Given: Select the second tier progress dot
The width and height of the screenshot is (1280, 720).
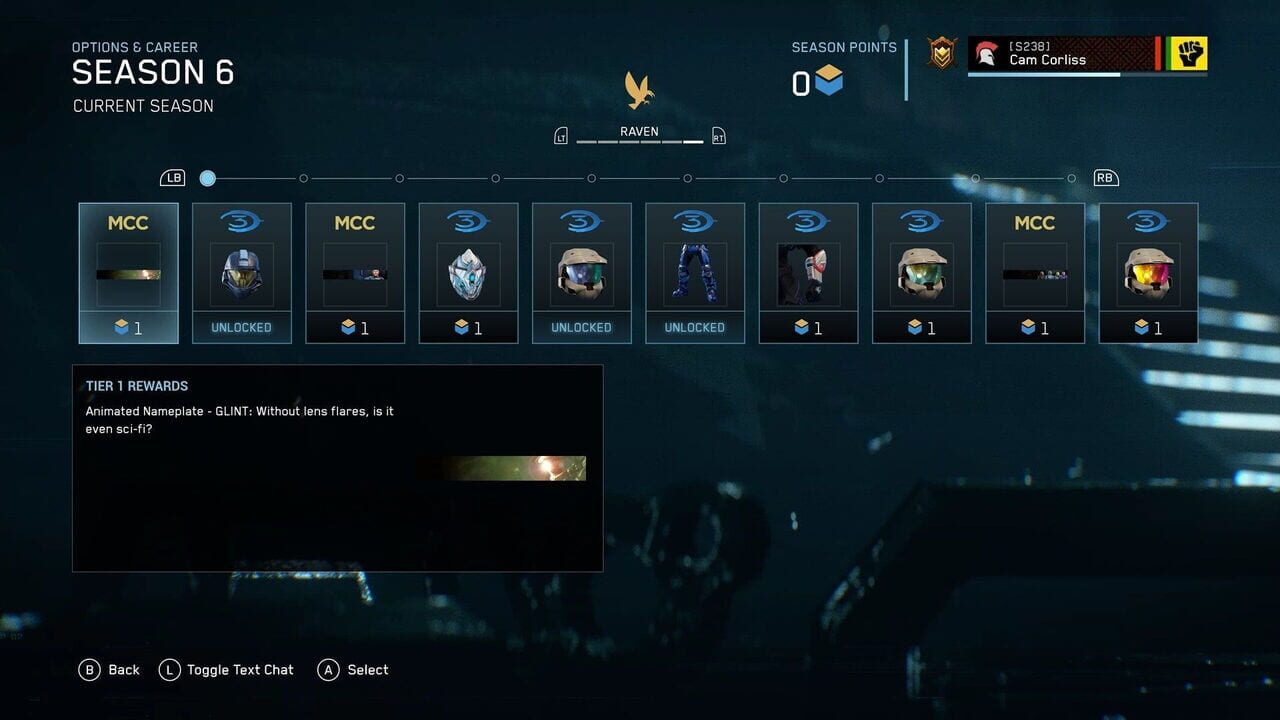Looking at the screenshot, I should 304,178.
